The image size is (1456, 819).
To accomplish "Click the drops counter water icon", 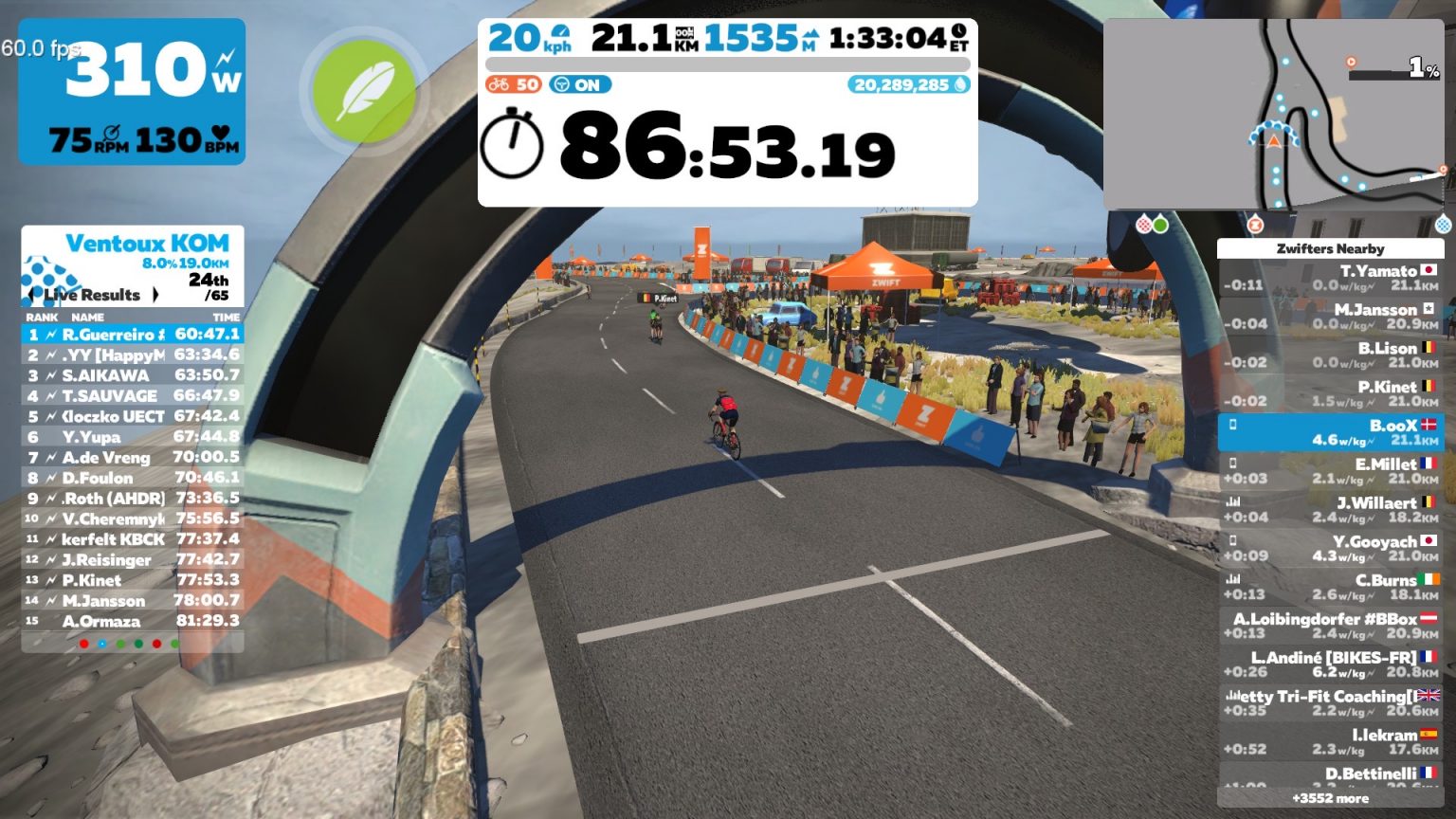I will [x=961, y=84].
